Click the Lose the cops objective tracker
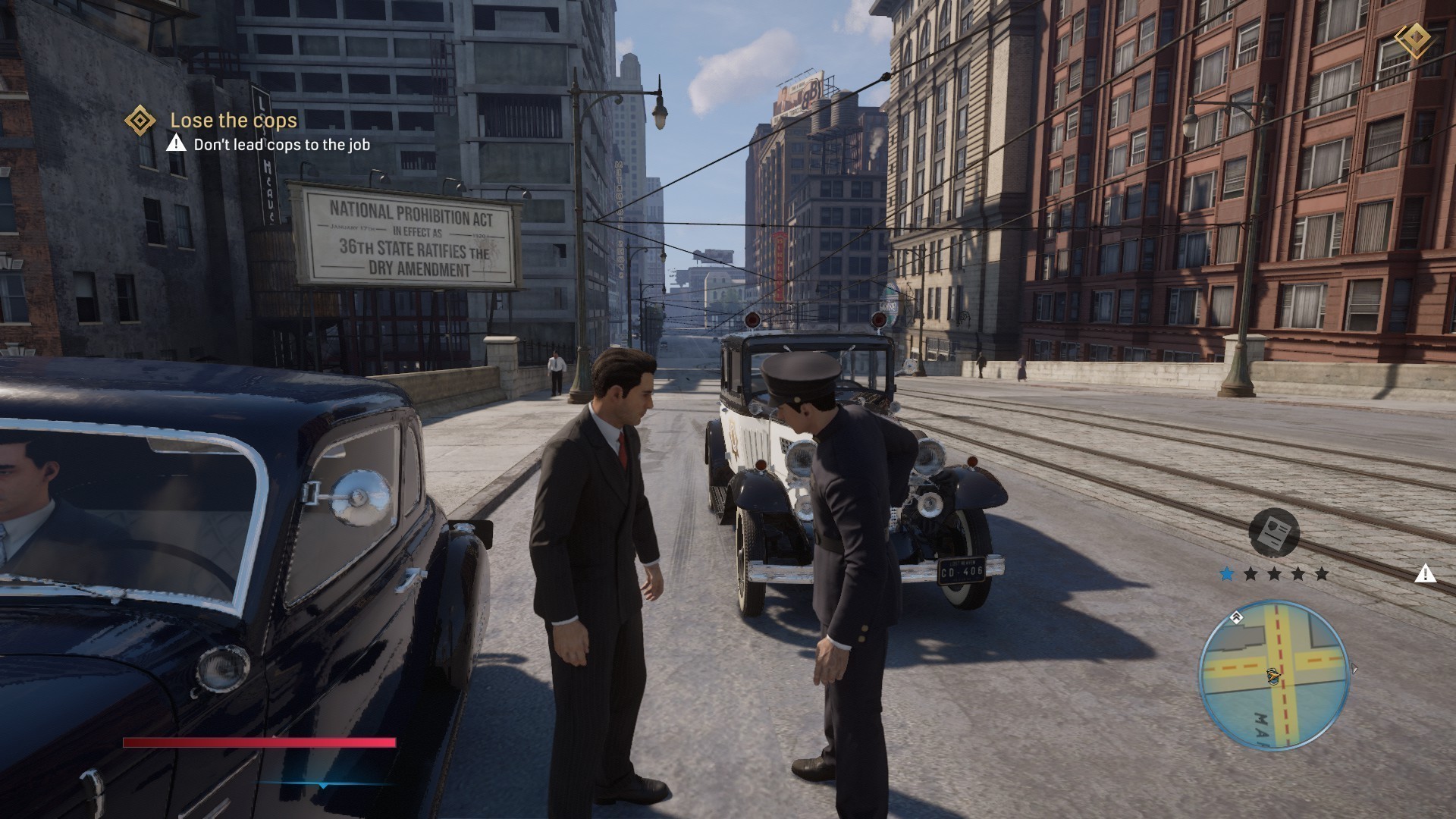Viewport: 1456px width, 819px height. click(233, 120)
